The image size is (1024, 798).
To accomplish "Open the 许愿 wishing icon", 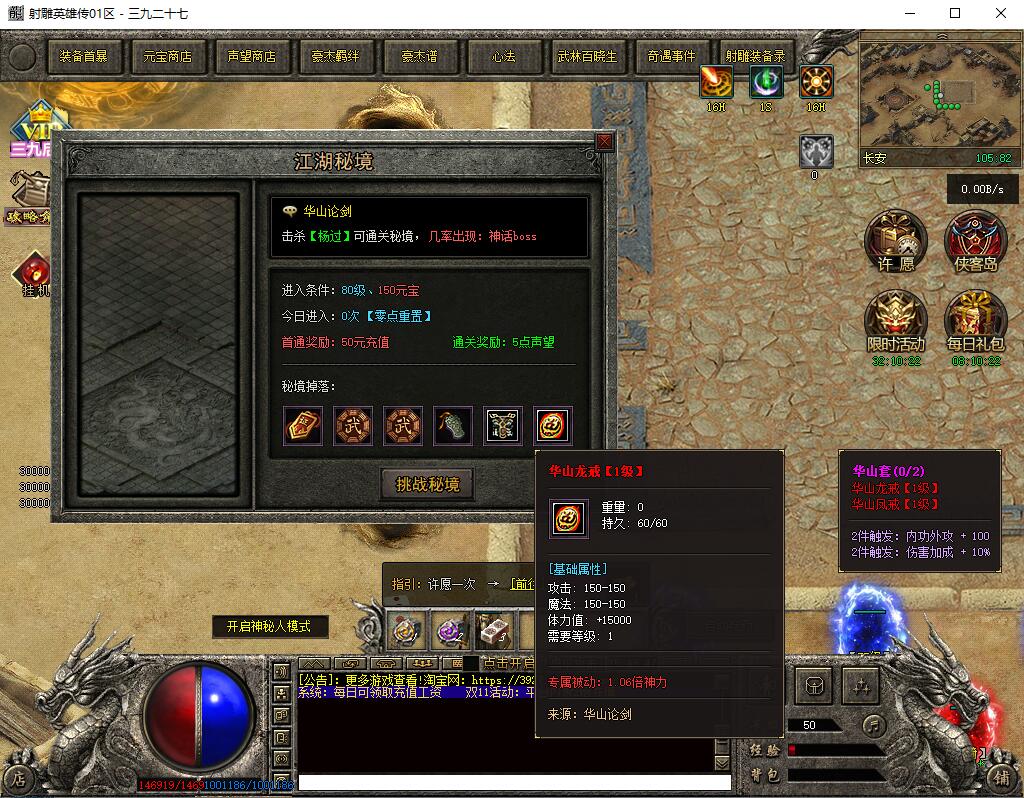I will (x=896, y=240).
